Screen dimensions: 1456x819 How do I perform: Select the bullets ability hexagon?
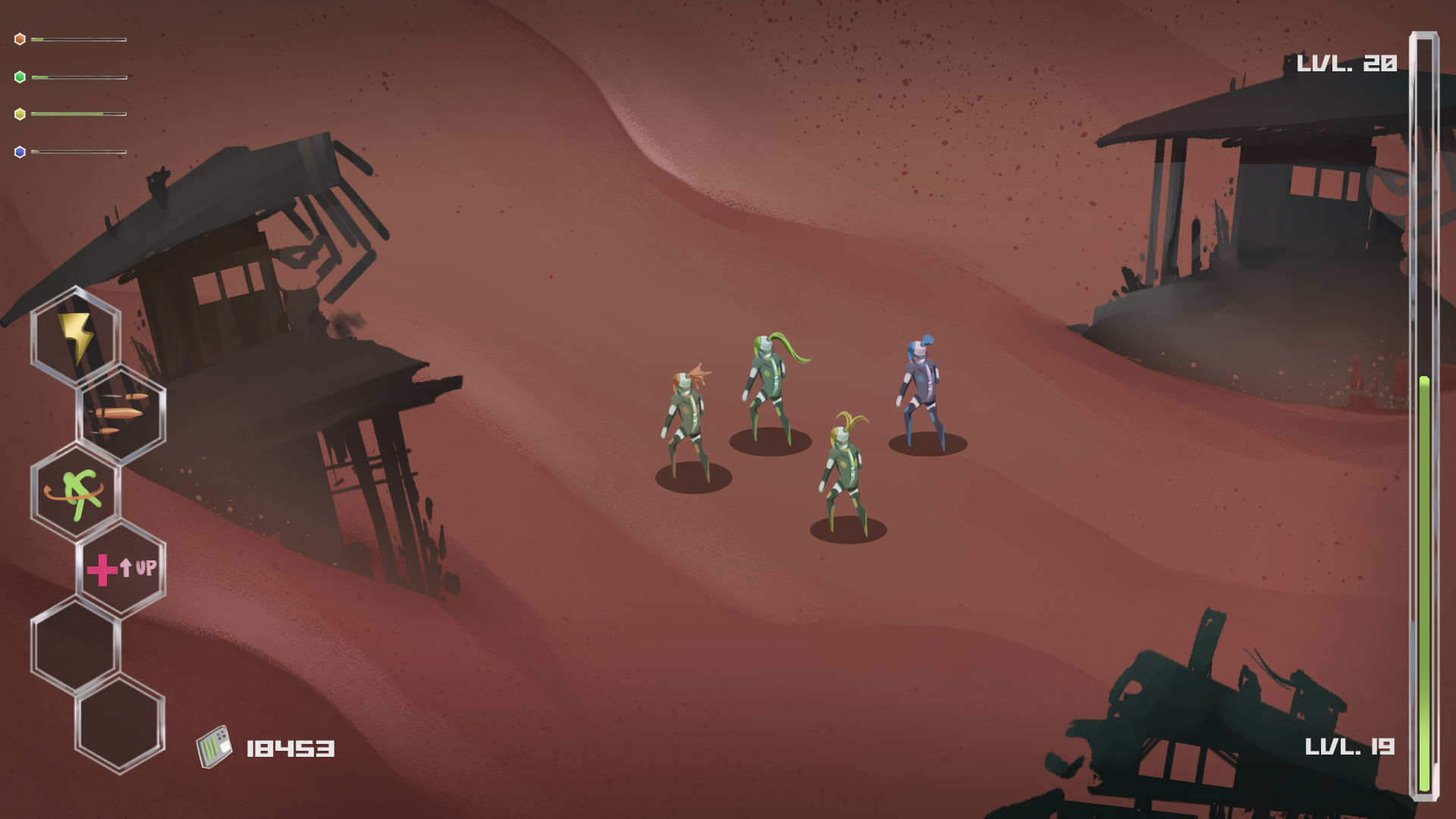121,414
